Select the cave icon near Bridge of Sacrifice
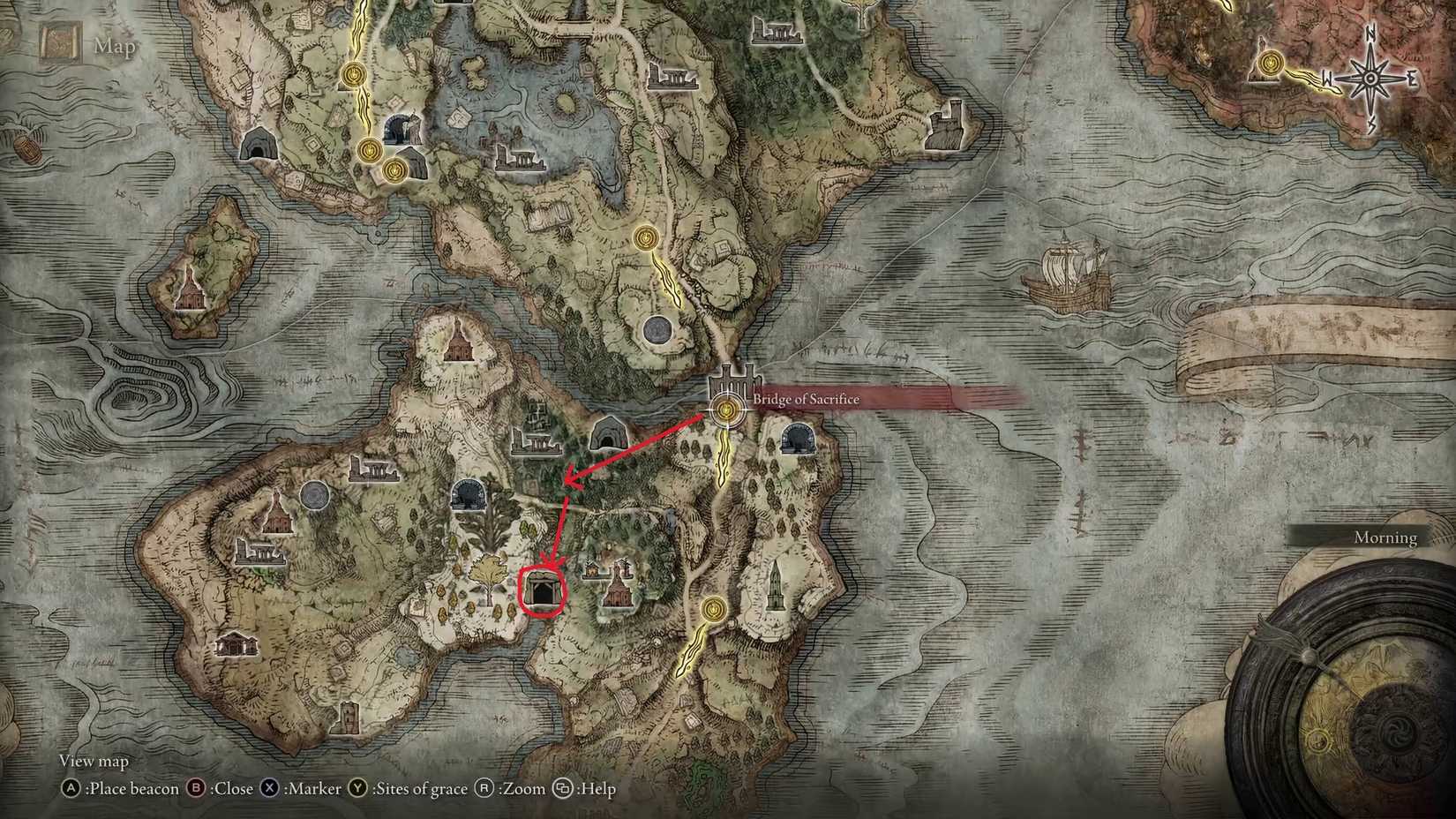This screenshot has width=1456, height=819. [799, 440]
